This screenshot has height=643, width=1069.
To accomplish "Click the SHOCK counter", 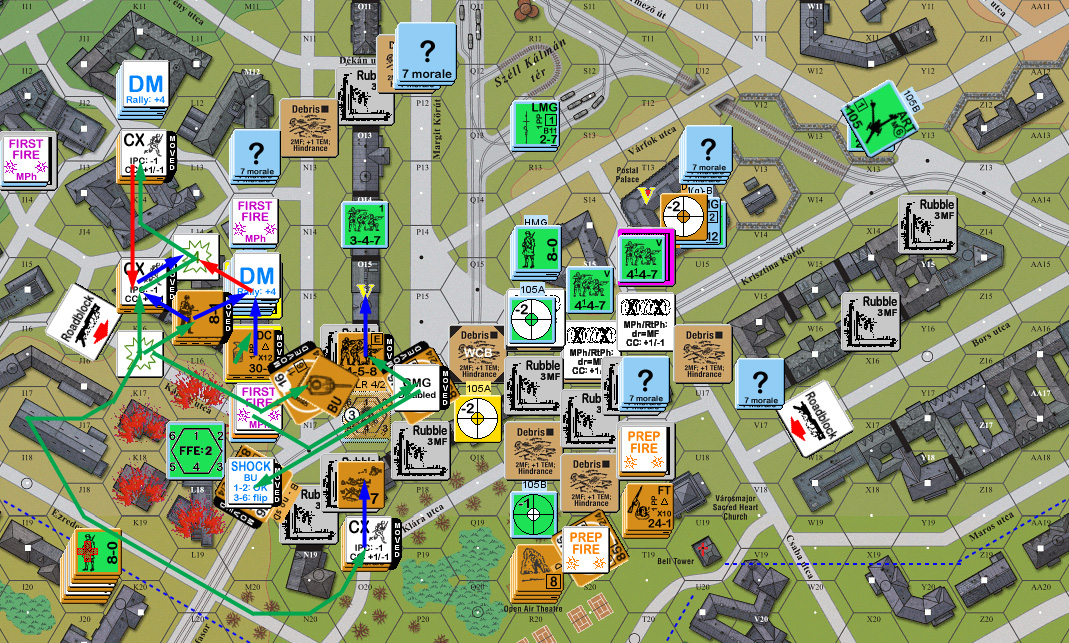I will point(251,480).
